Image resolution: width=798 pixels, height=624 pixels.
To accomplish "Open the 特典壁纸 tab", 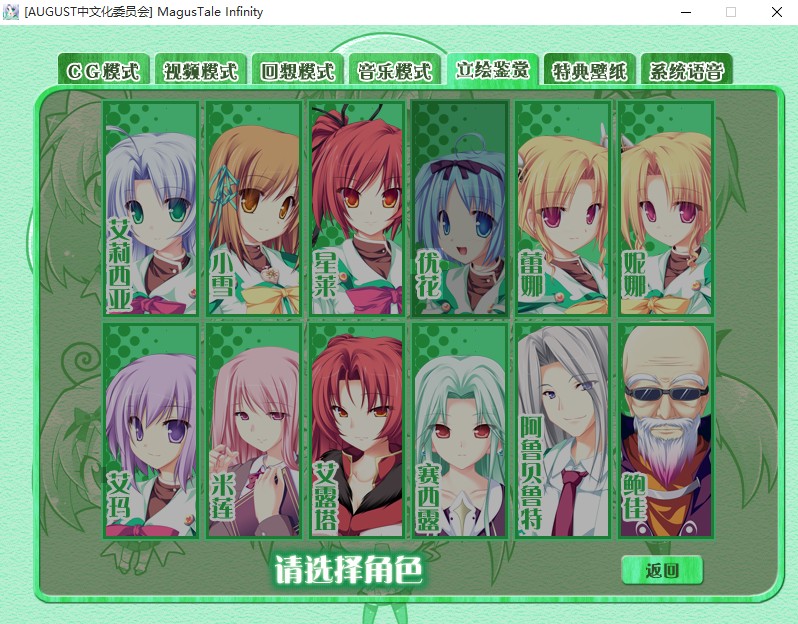I will pyautogui.click(x=589, y=71).
